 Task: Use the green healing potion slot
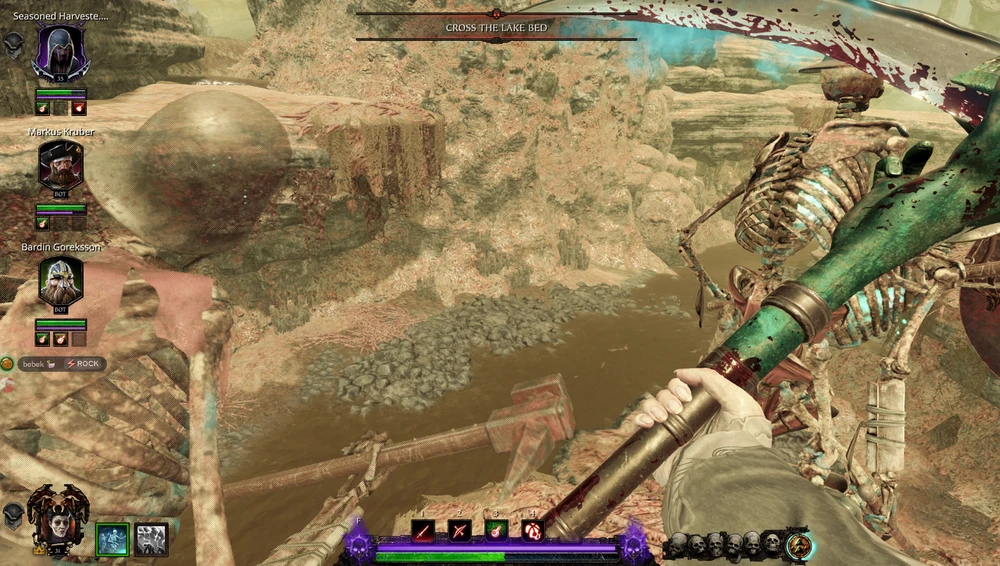pyautogui.click(x=496, y=531)
